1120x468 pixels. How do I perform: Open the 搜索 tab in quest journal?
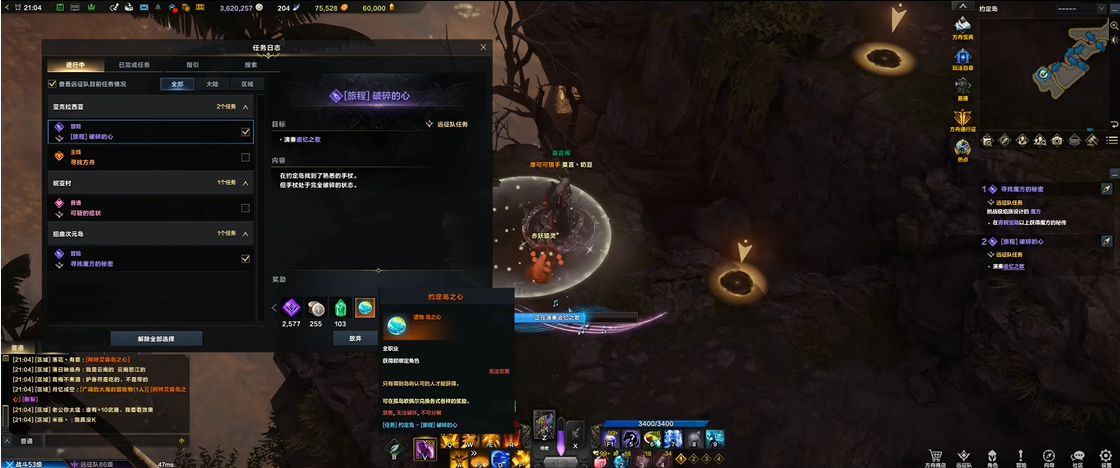251,64
